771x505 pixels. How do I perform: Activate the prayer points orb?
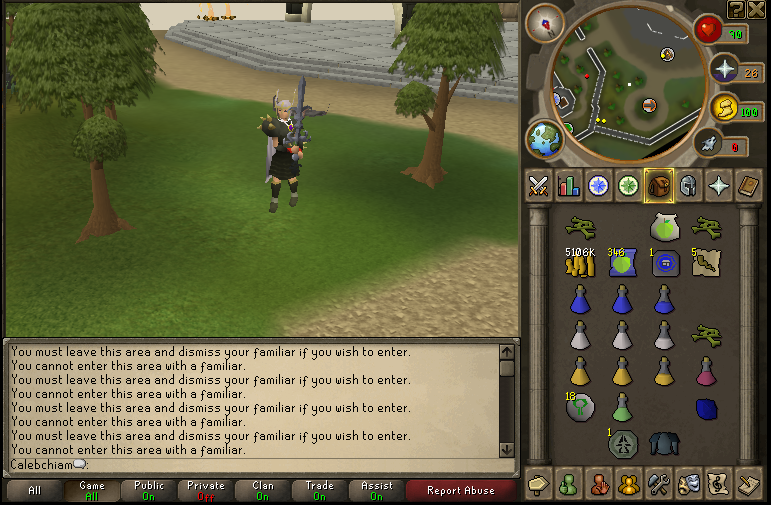point(722,68)
